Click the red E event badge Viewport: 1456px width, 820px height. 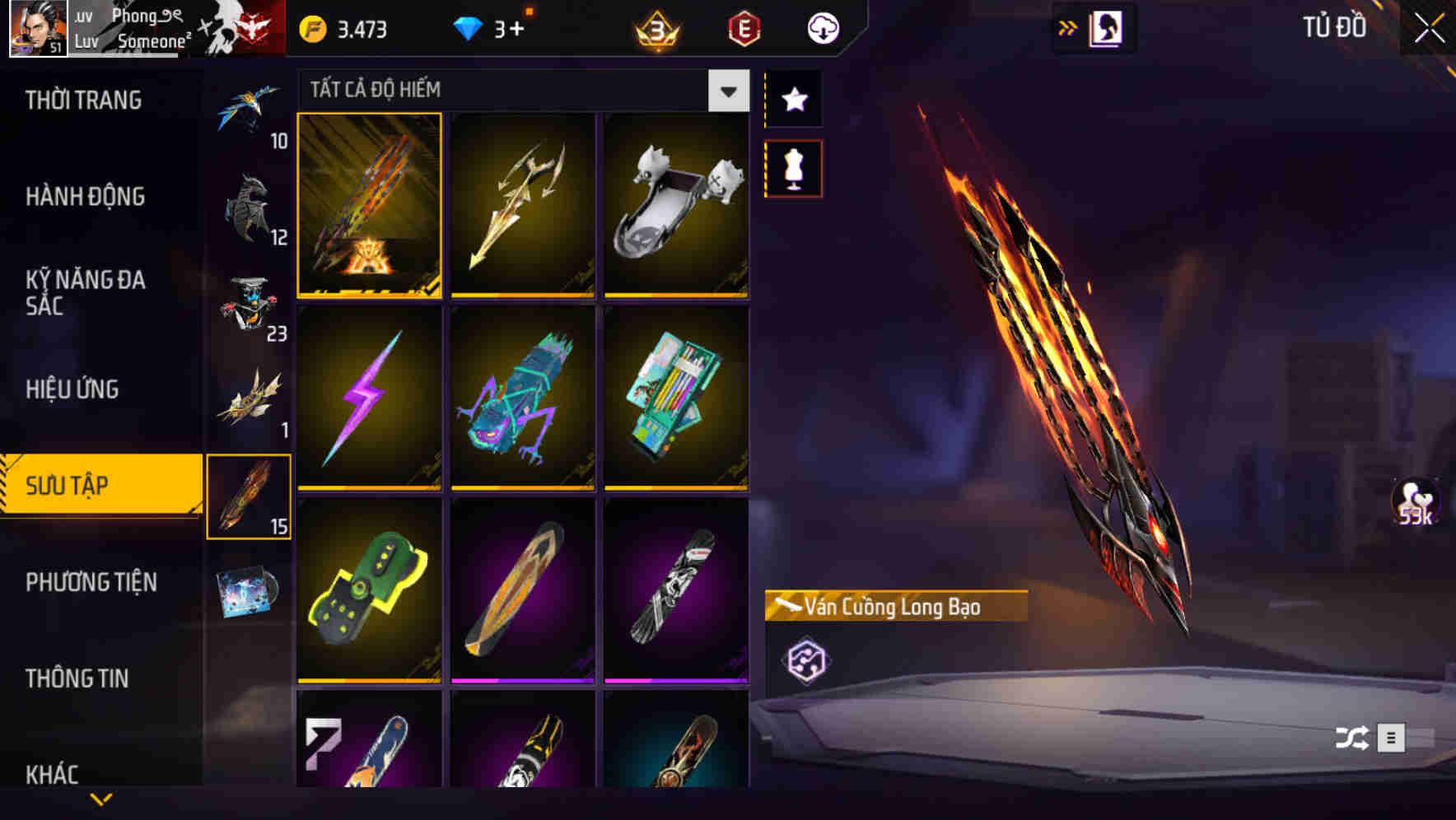click(x=744, y=27)
